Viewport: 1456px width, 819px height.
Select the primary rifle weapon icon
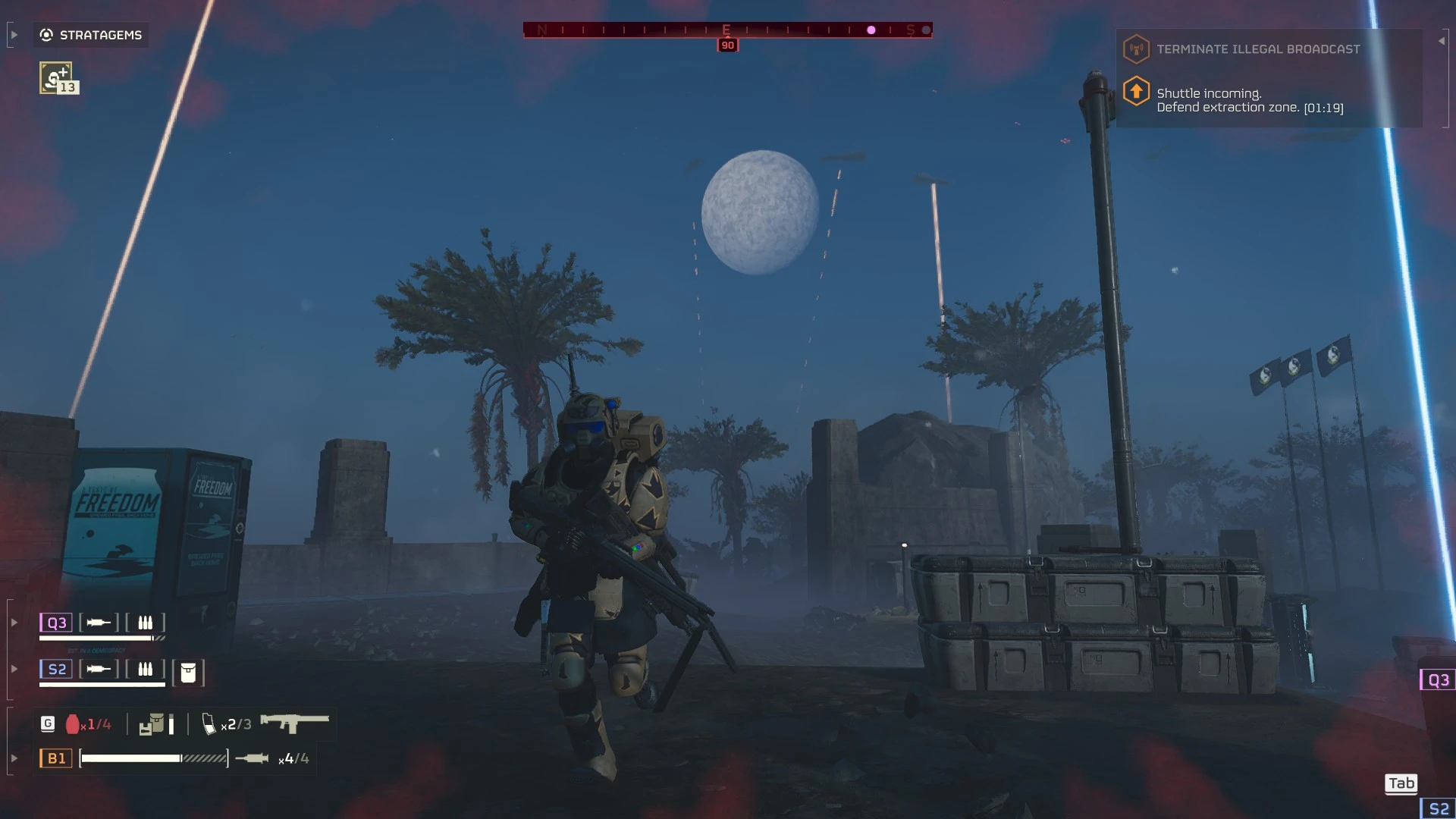pyautogui.click(x=294, y=723)
